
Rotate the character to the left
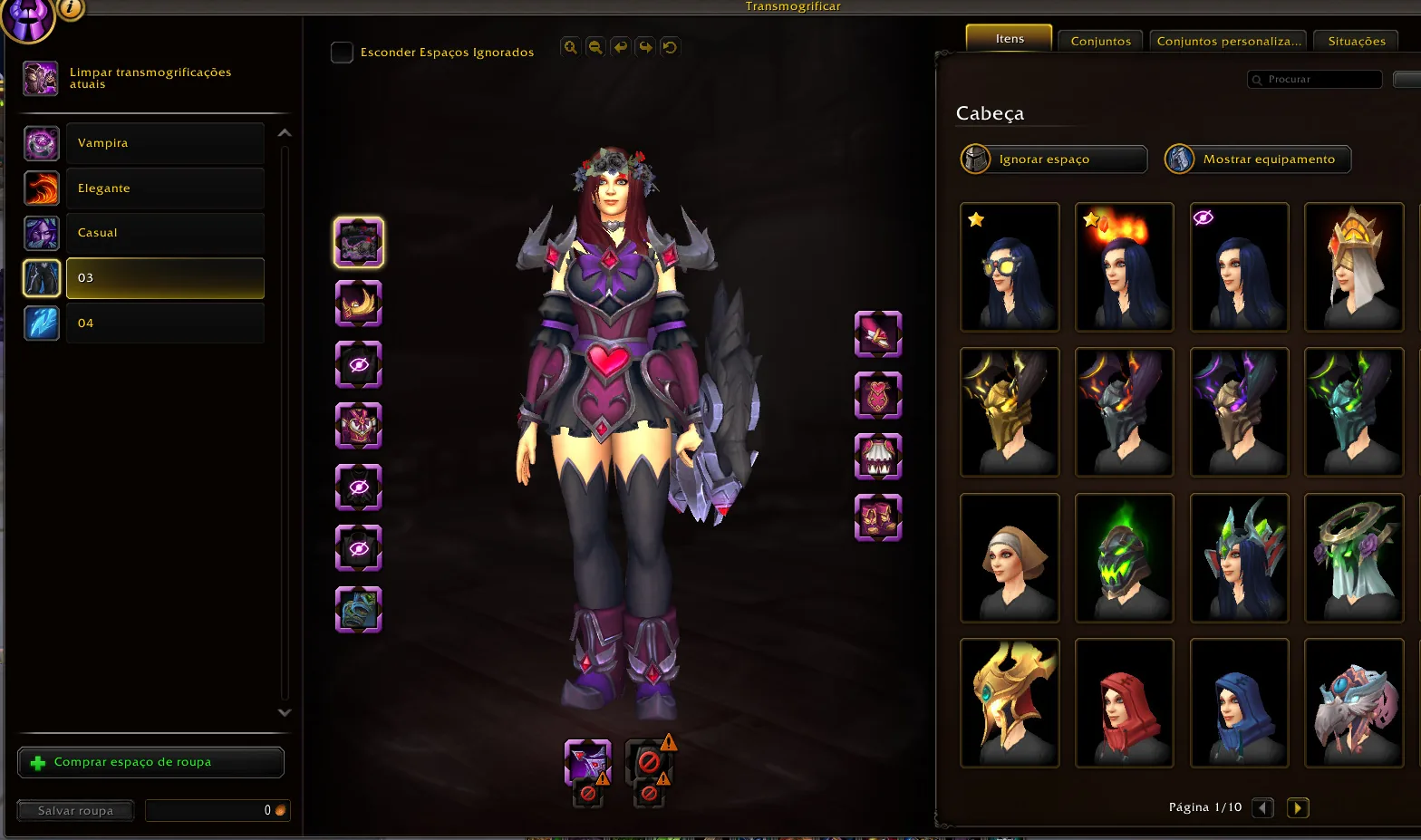[x=620, y=46]
